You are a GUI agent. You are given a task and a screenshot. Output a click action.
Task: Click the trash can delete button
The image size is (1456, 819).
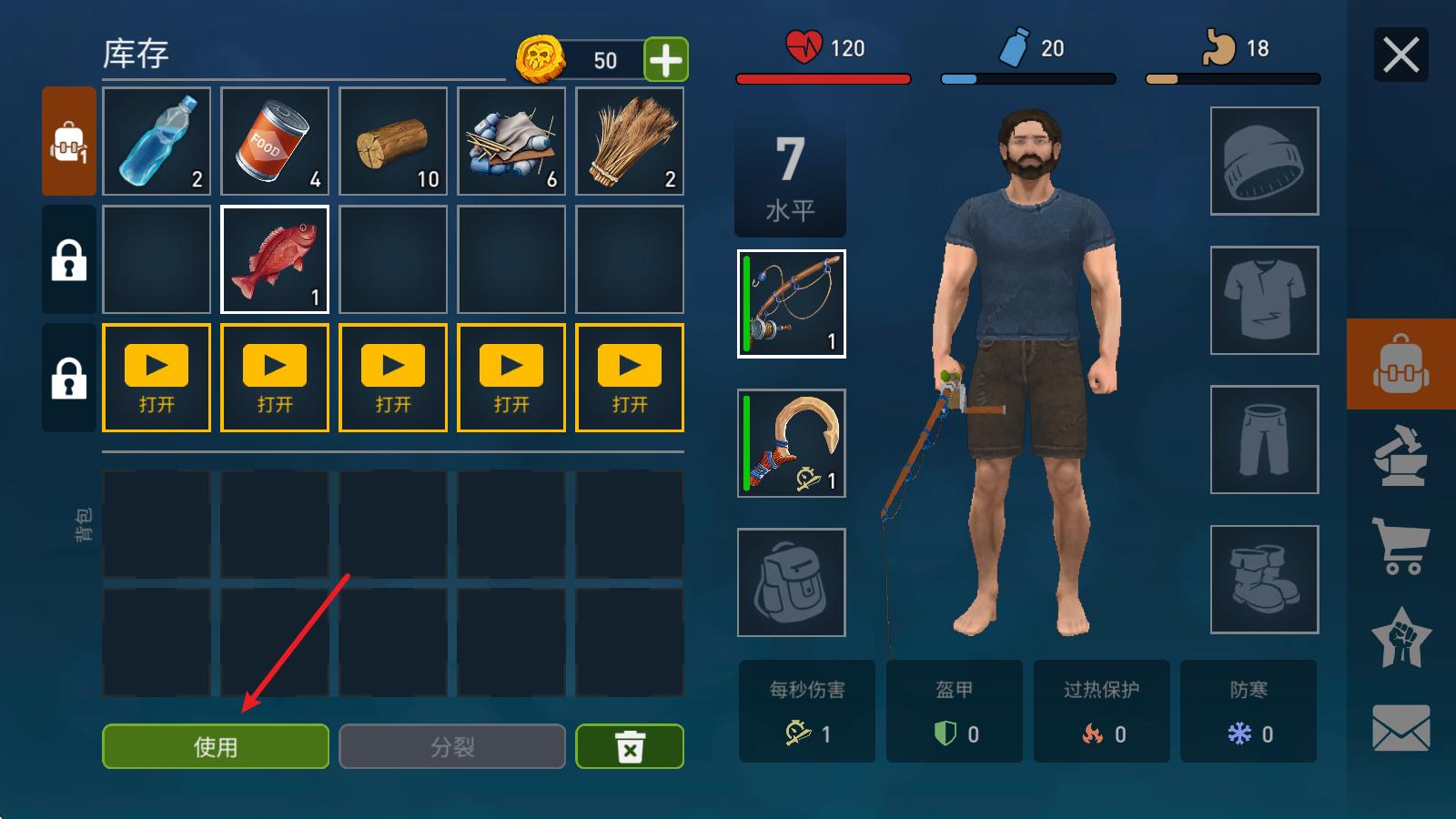tap(630, 746)
